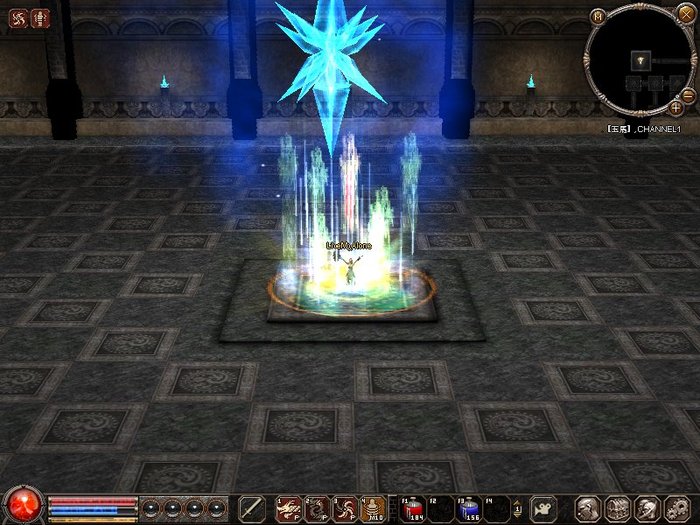Zoom in the minimap with the plus button
Viewport: 700px width, 525px height.
coord(676,107)
